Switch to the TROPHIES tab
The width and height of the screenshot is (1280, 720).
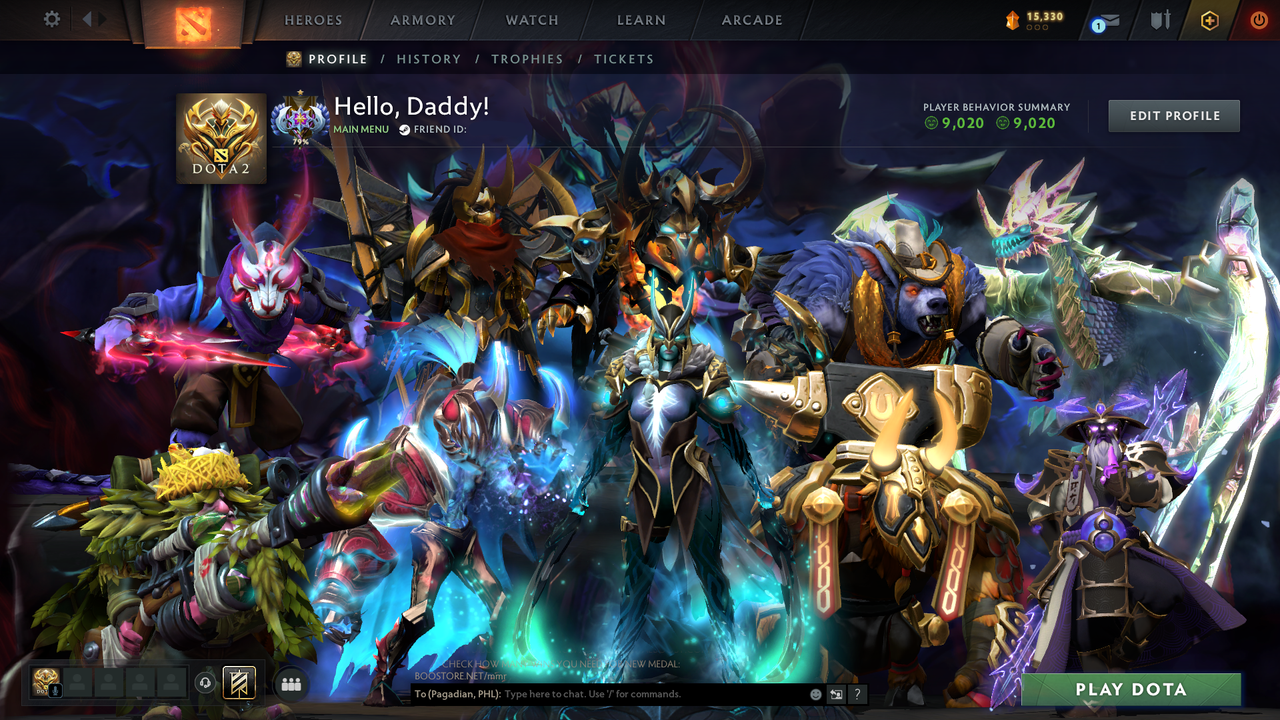click(527, 59)
